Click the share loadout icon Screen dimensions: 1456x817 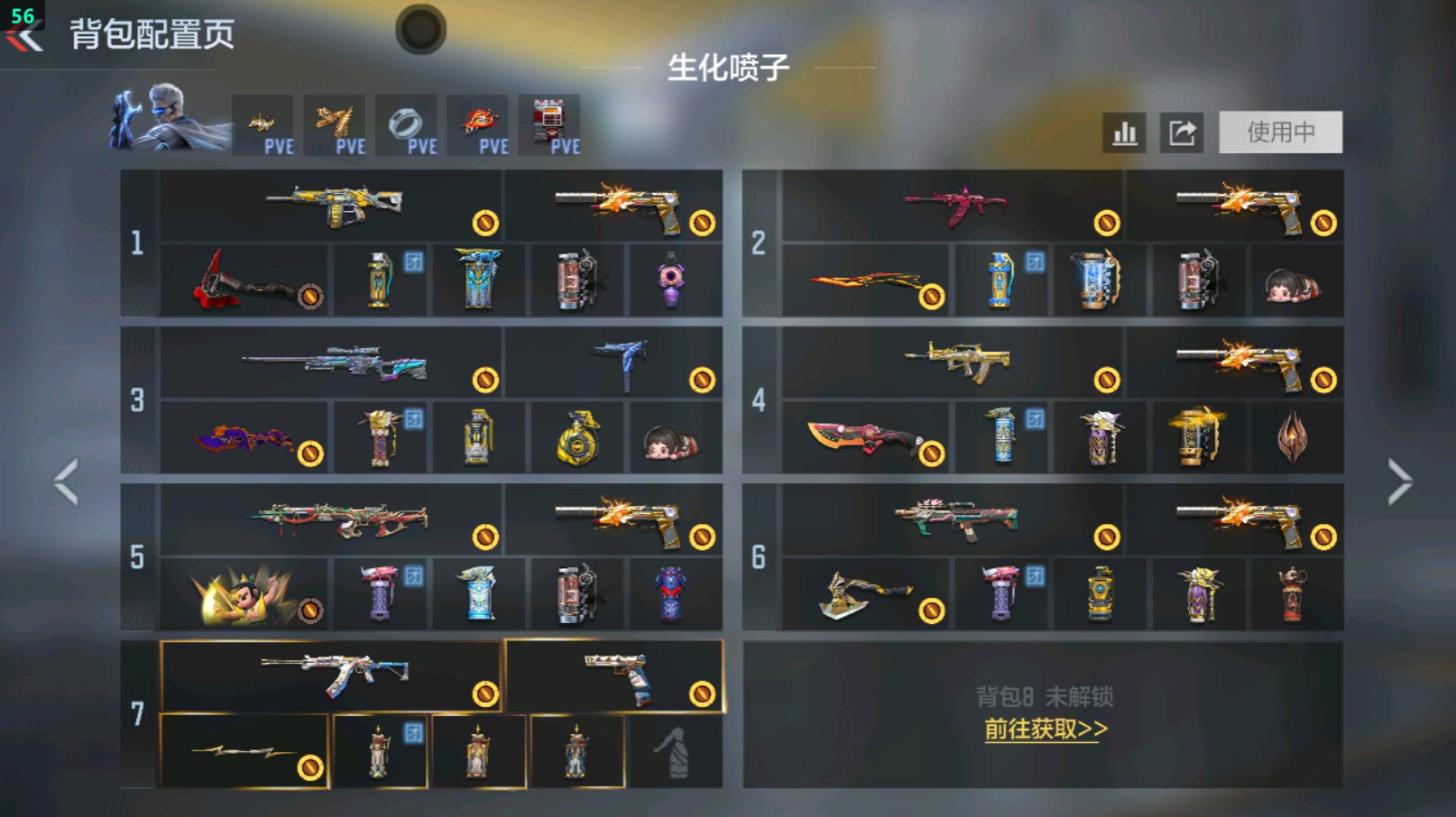(1182, 132)
